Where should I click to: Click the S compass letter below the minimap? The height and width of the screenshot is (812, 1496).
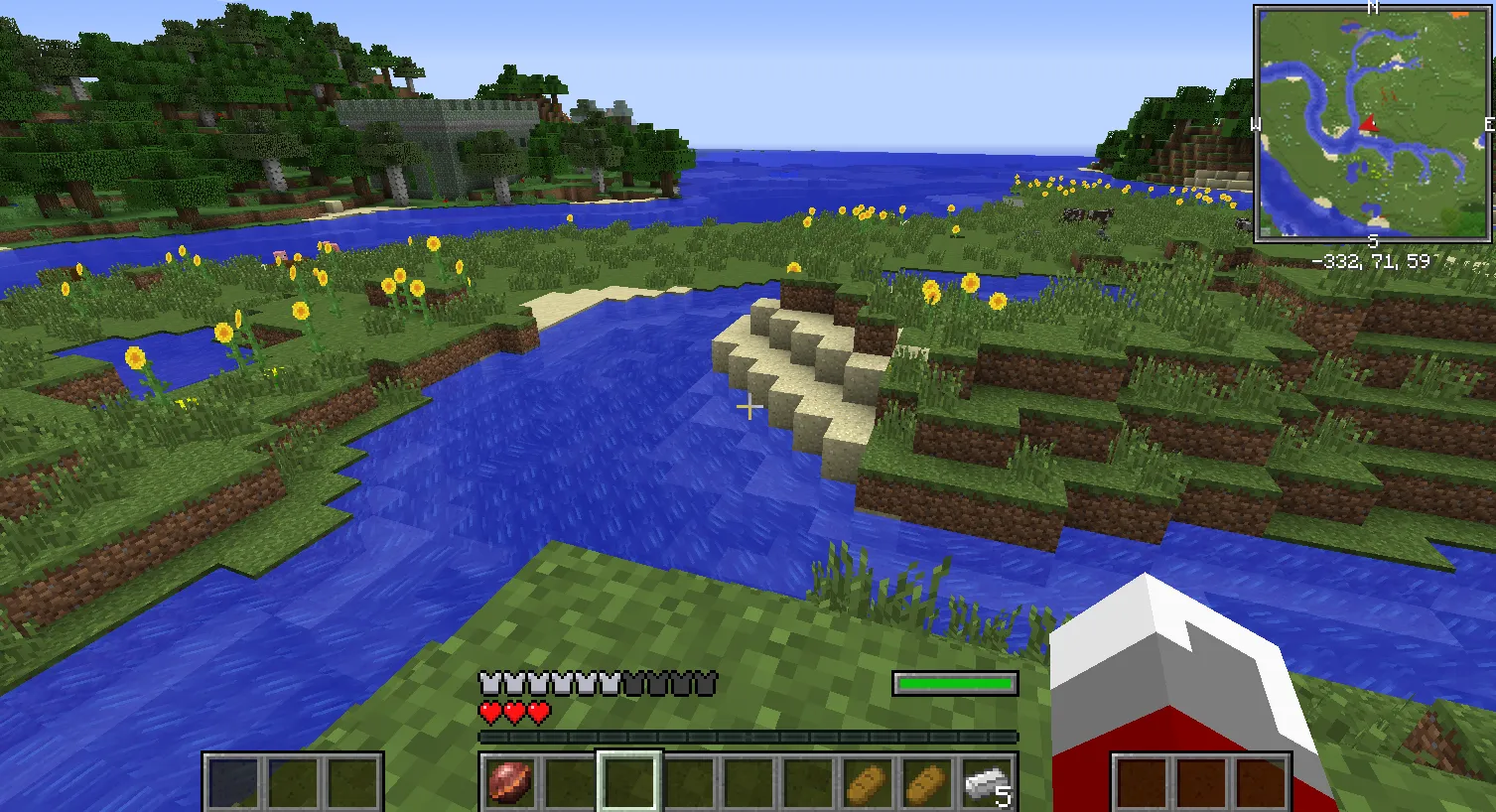point(1374,238)
